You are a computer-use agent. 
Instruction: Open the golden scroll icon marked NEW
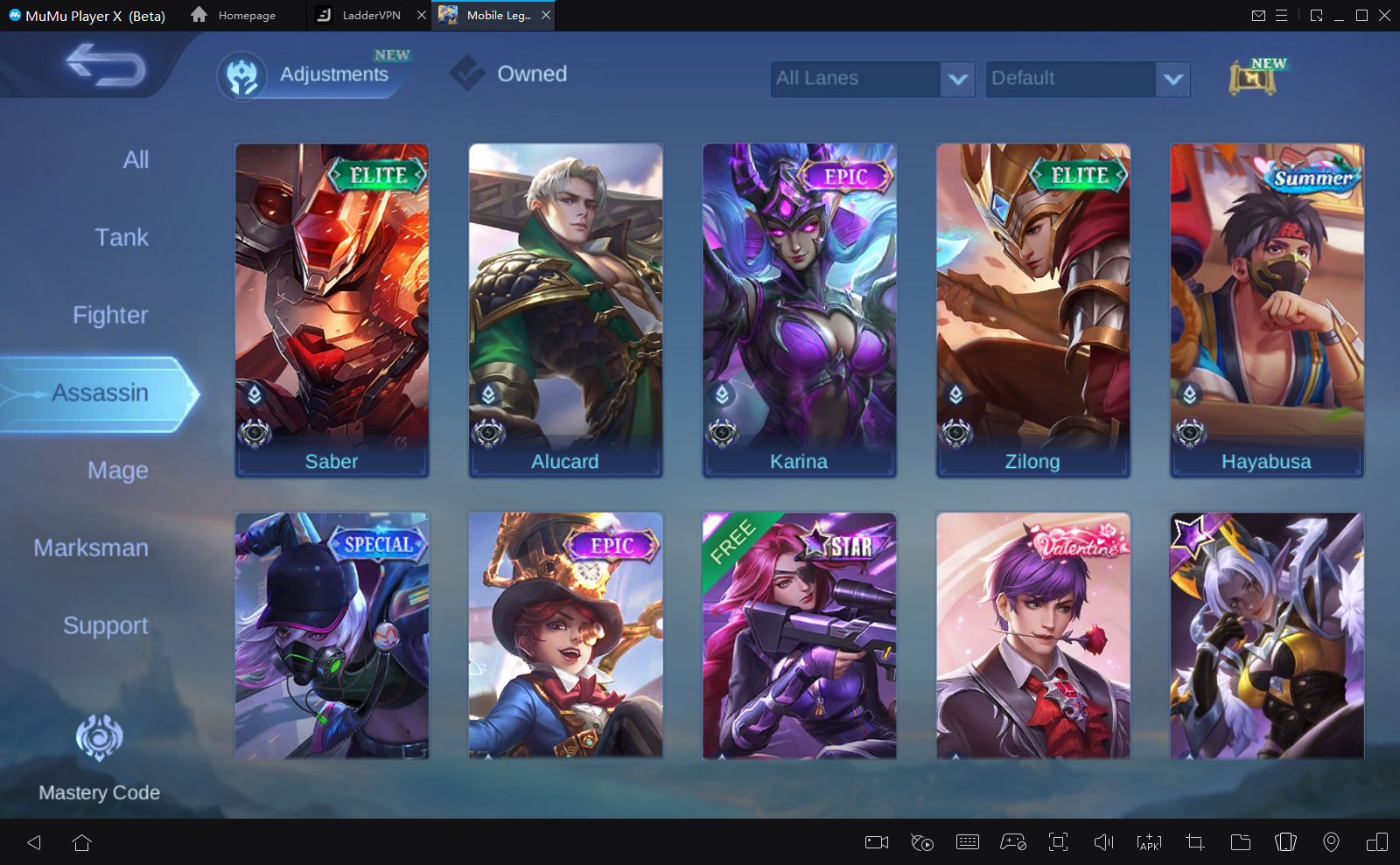coord(1253,79)
